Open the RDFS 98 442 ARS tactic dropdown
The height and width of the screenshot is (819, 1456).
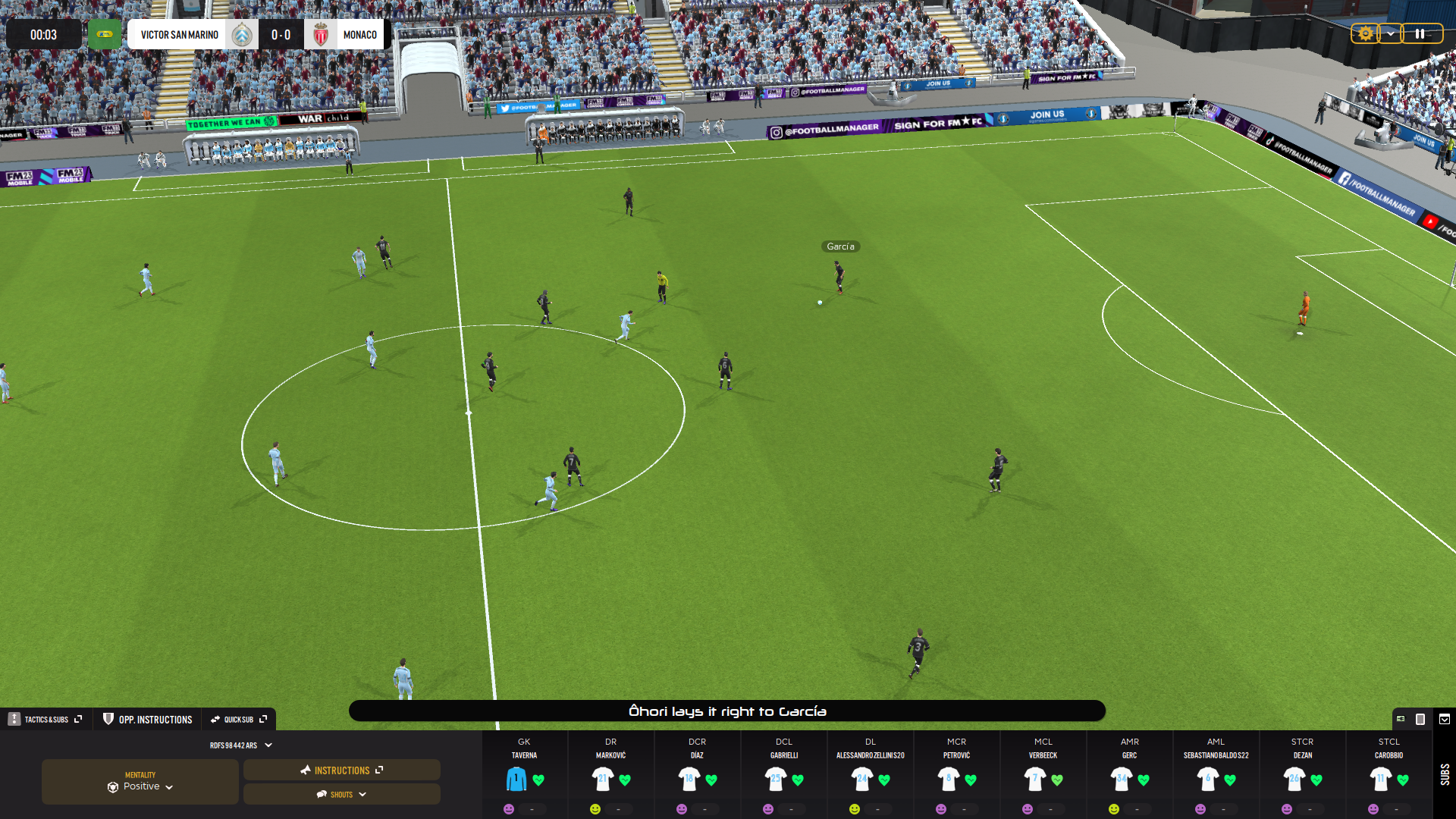[x=240, y=745]
